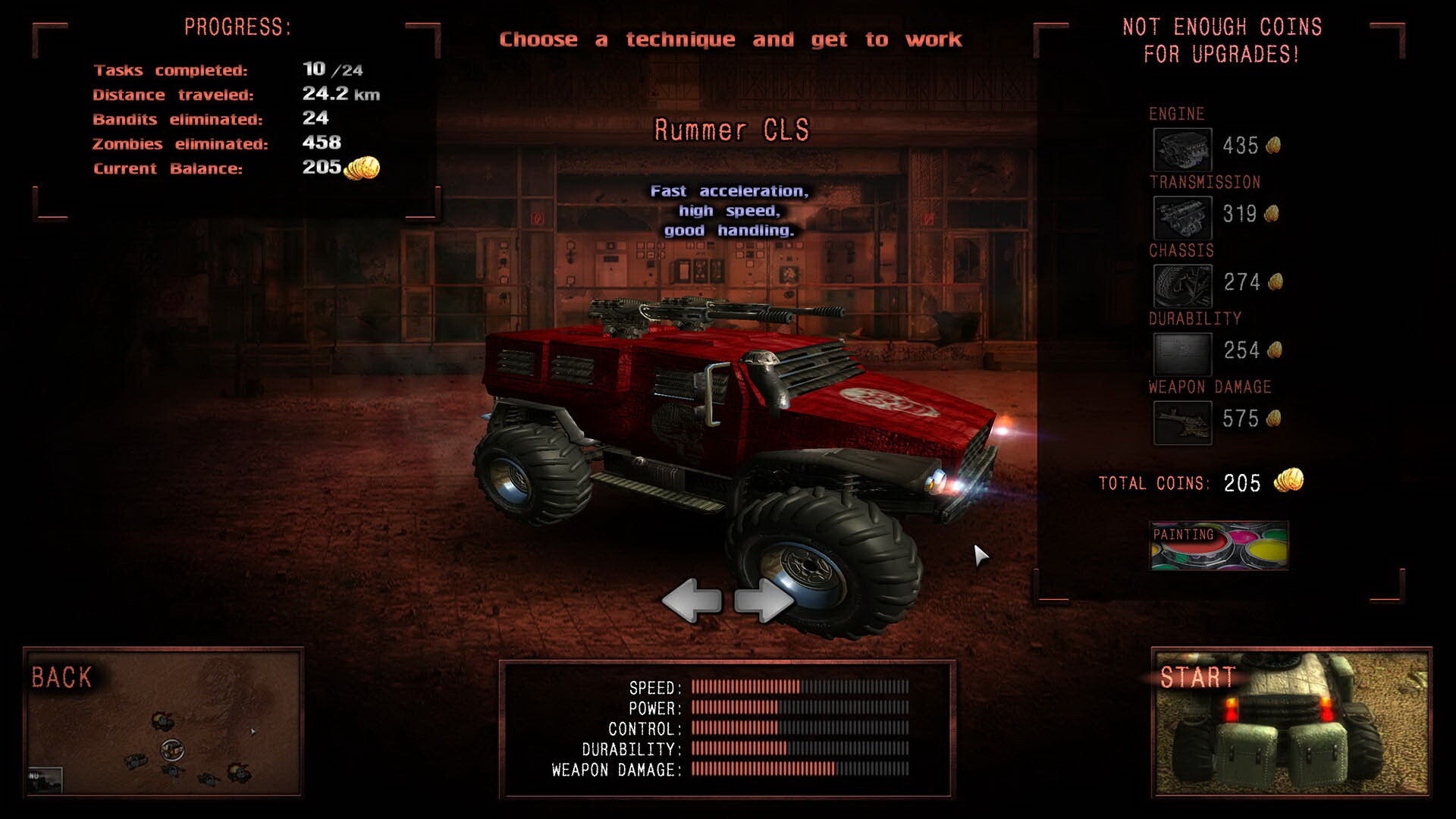Click the coin icon next to Total Coins
The image size is (1456, 819).
point(1288,480)
